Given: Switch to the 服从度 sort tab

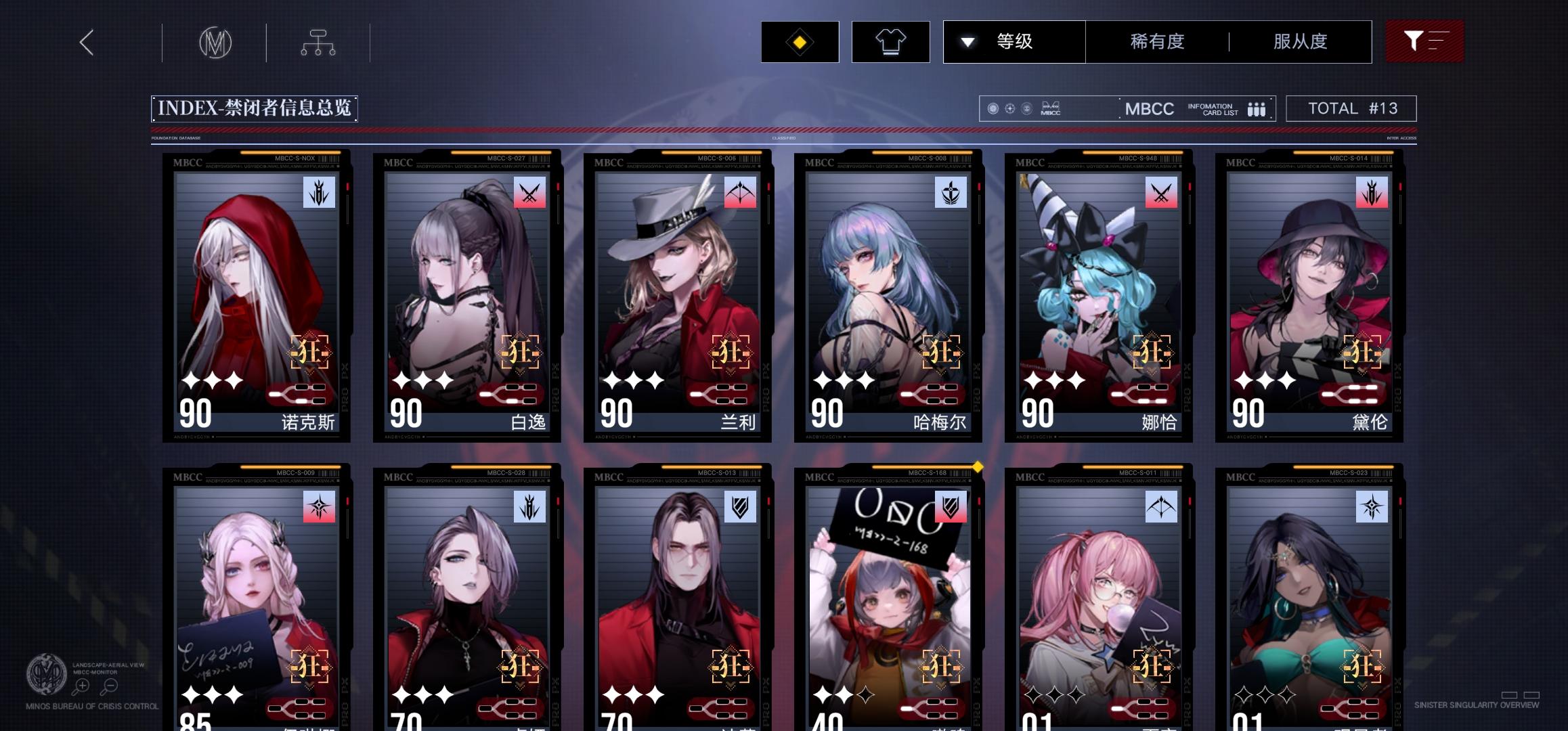Looking at the screenshot, I should click(1299, 41).
